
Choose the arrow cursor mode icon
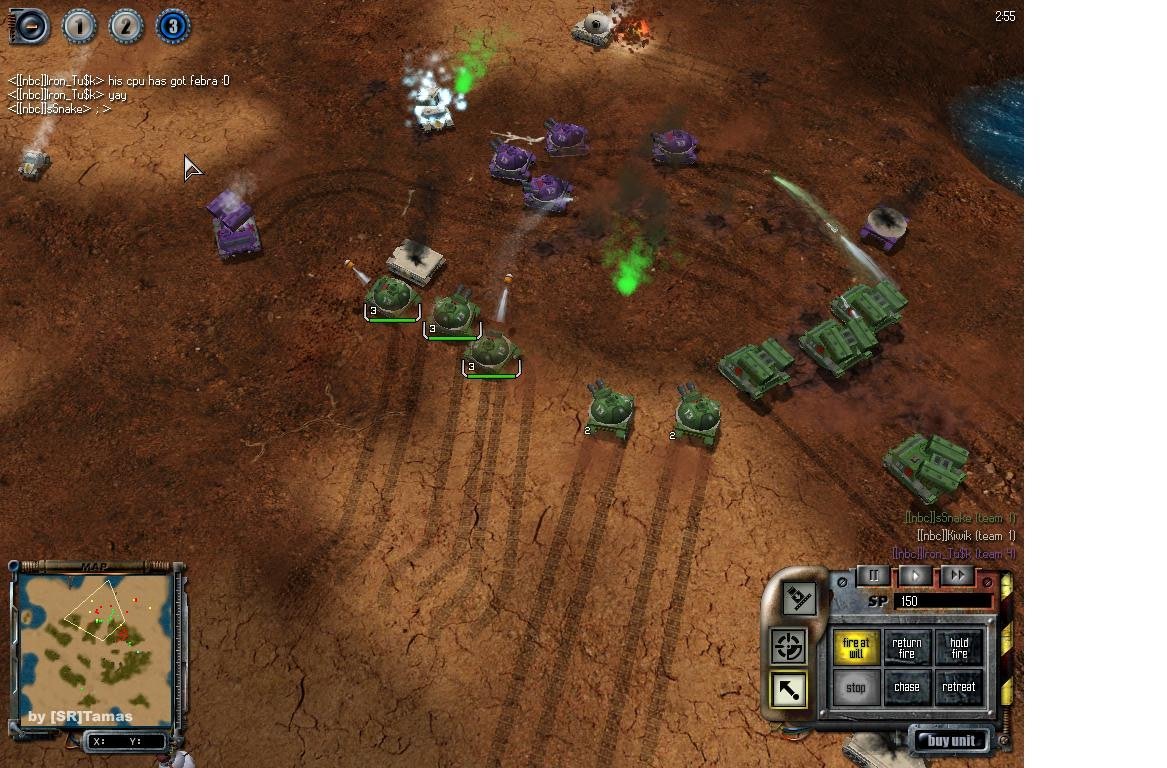[789, 690]
